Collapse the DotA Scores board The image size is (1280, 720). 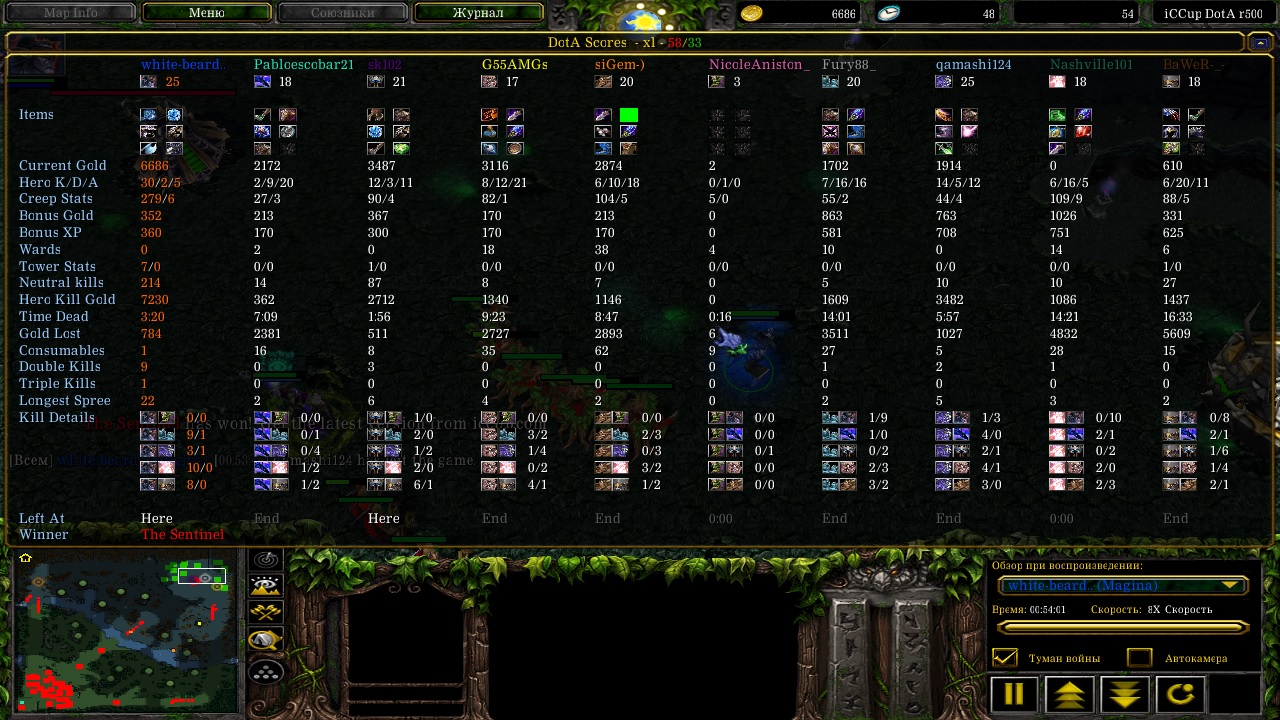[x=1257, y=43]
